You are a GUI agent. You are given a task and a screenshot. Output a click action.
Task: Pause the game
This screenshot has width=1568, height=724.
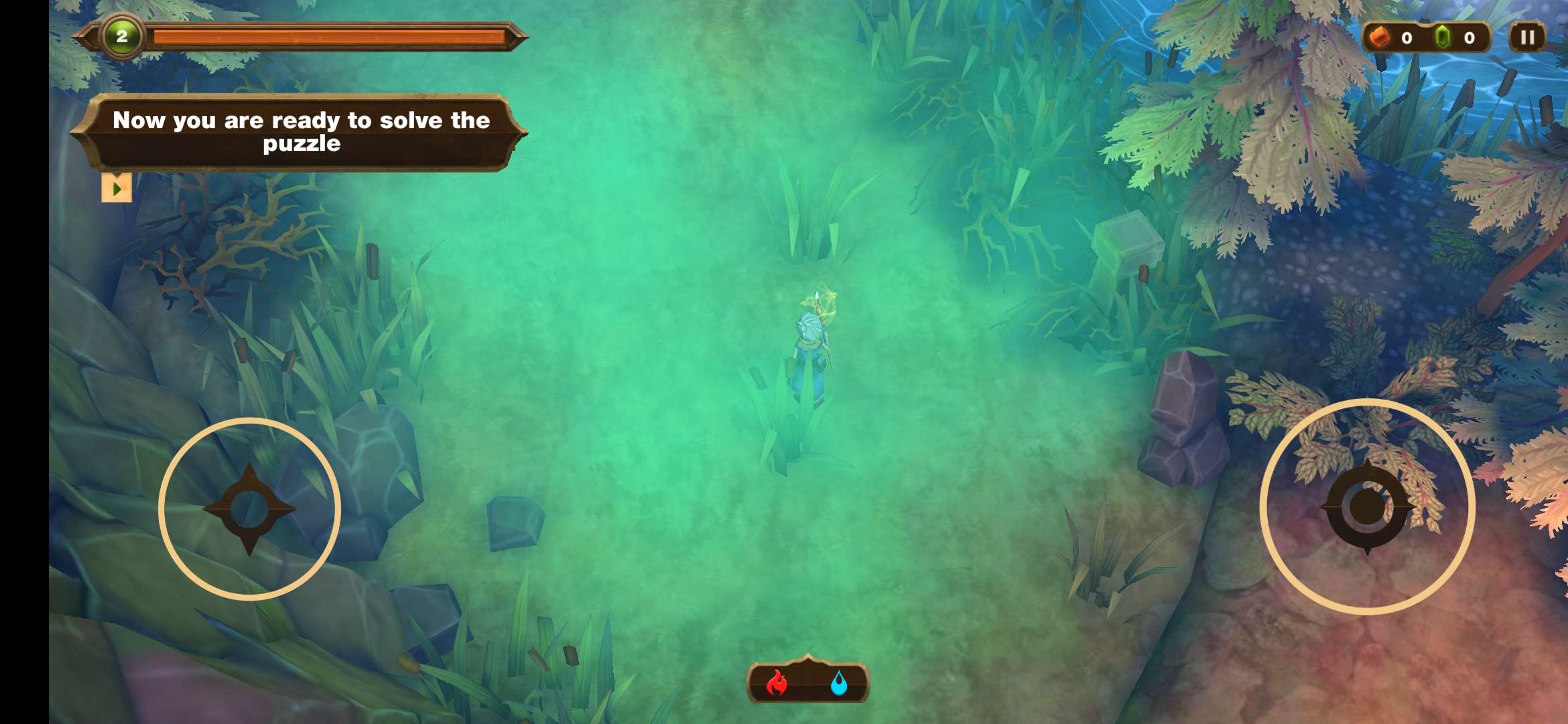[1527, 38]
